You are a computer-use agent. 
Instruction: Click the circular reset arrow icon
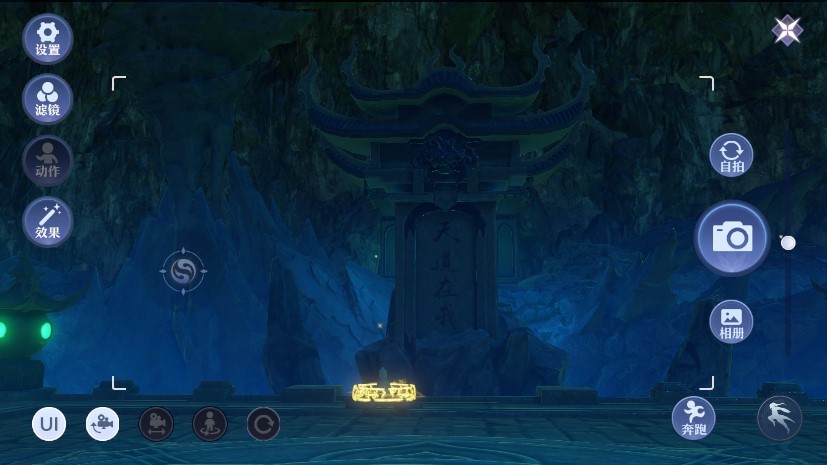pyautogui.click(x=263, y=424)
